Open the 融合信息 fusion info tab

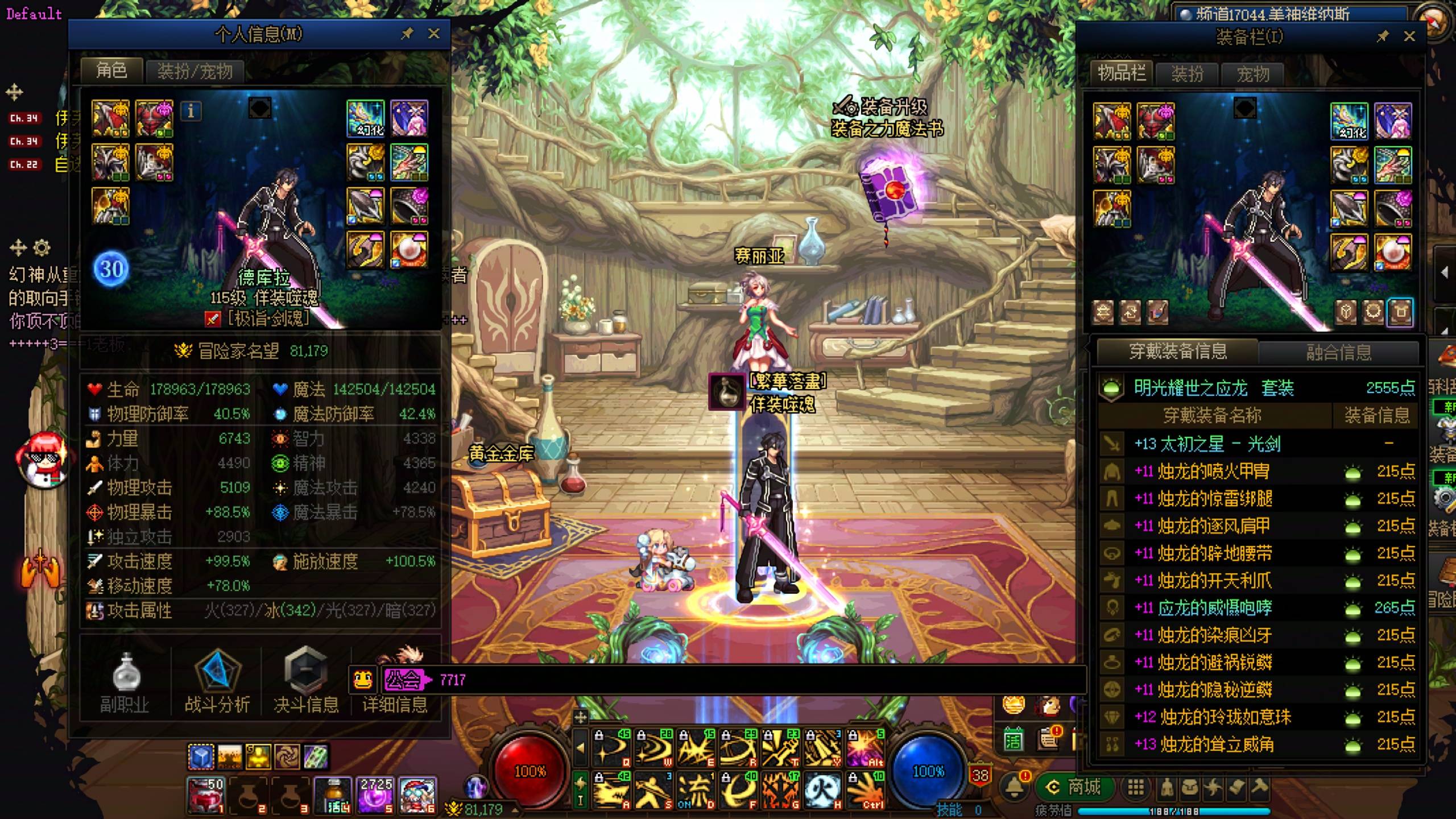pyautogui.click(x=1339, y=353)
